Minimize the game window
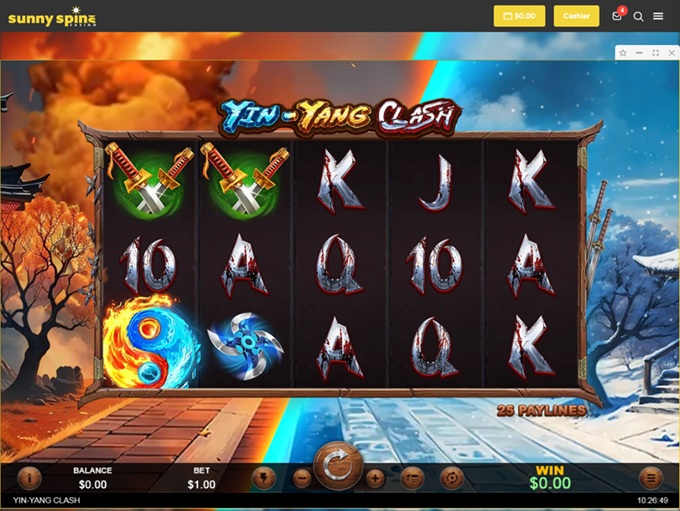The image size is (680, 511). click(x=639, y=52)
